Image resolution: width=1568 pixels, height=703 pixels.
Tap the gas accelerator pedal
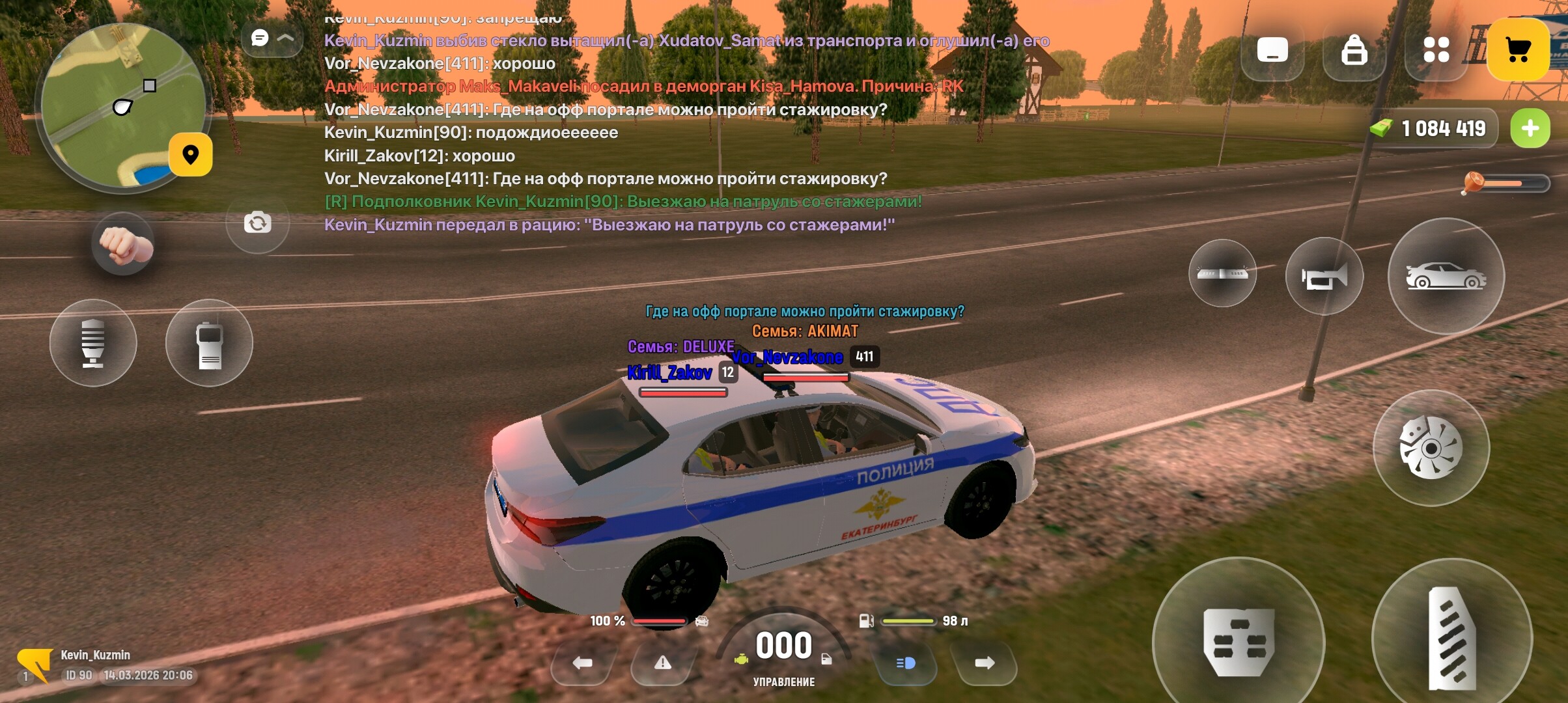1451,639
